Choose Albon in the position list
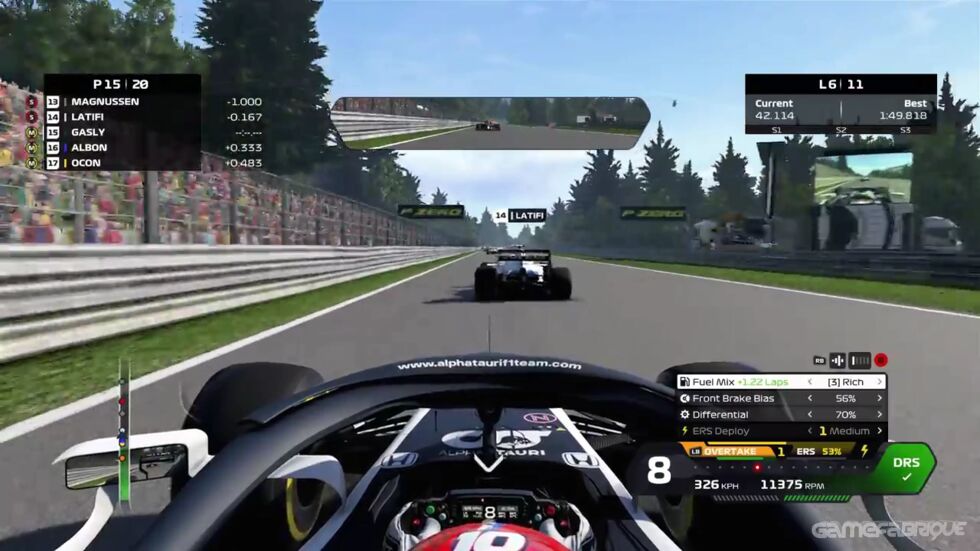 (x=120, y=147)
